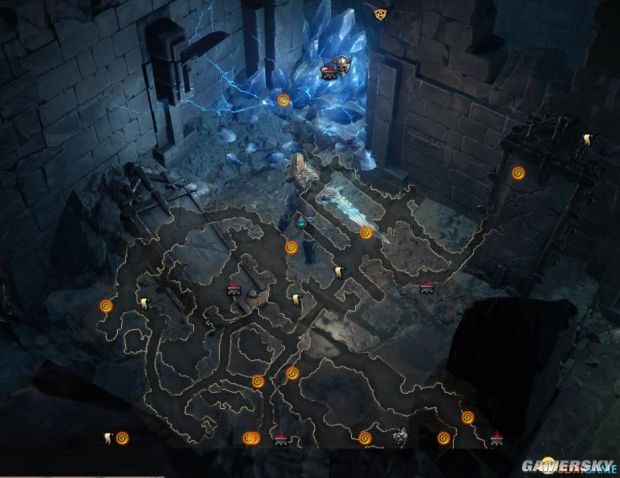Select the orange emblem marker at map top
Viewport: 620px width, 478px height.
click(x=379, y=14)
